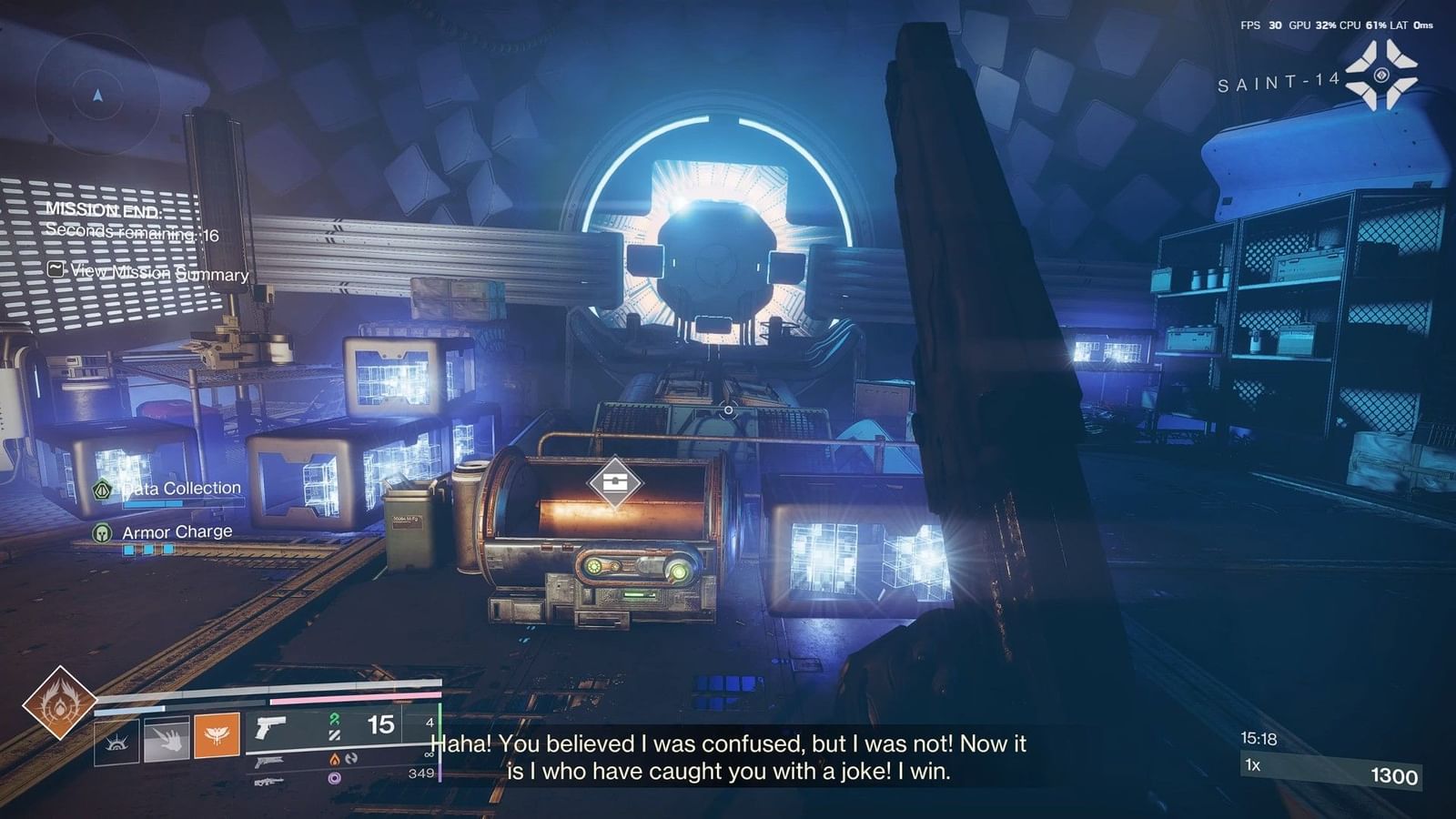
Task: Click the orange super ability icon
Action: click(217, 737)
